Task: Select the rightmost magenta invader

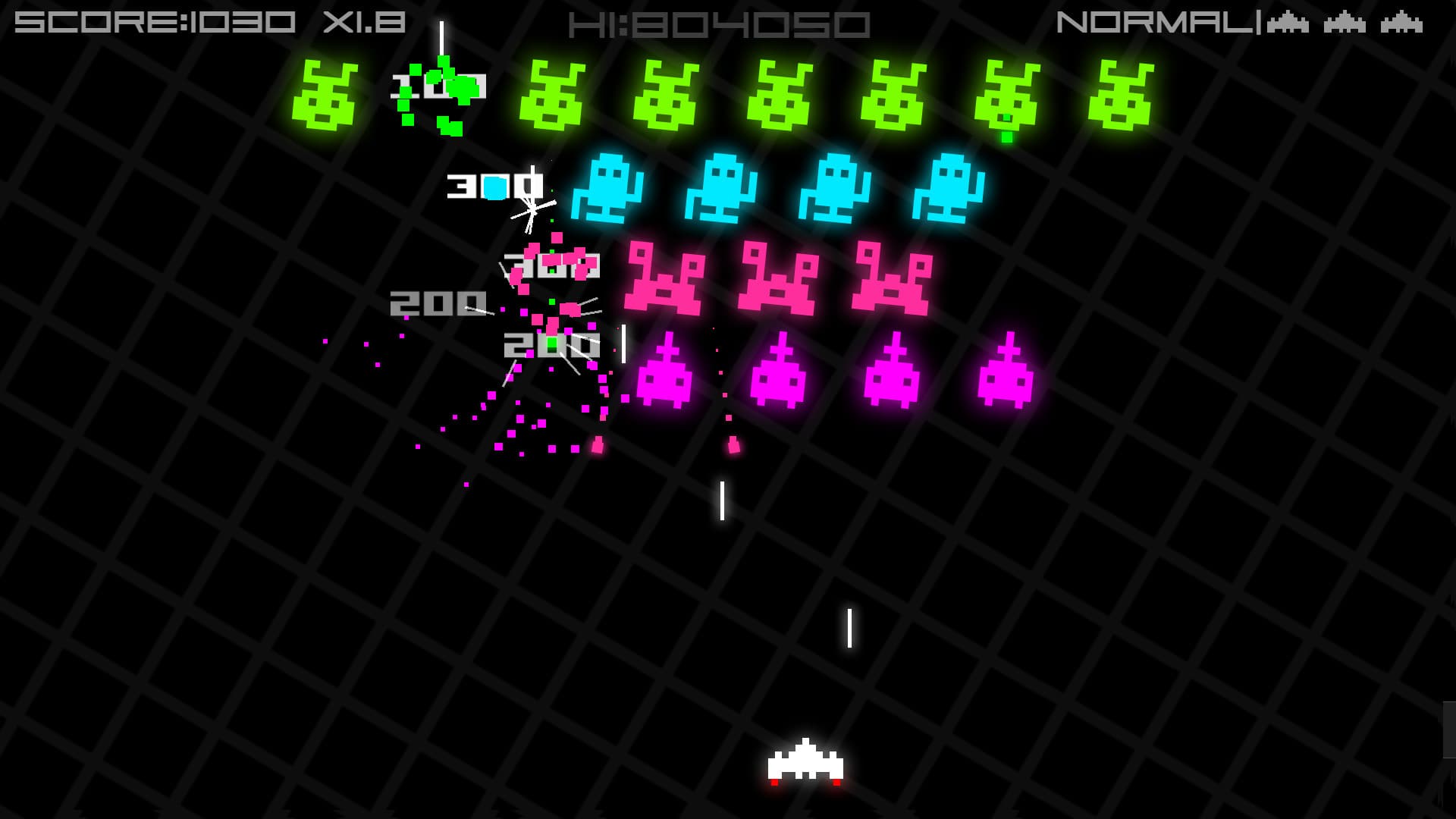Action: 1005,379
